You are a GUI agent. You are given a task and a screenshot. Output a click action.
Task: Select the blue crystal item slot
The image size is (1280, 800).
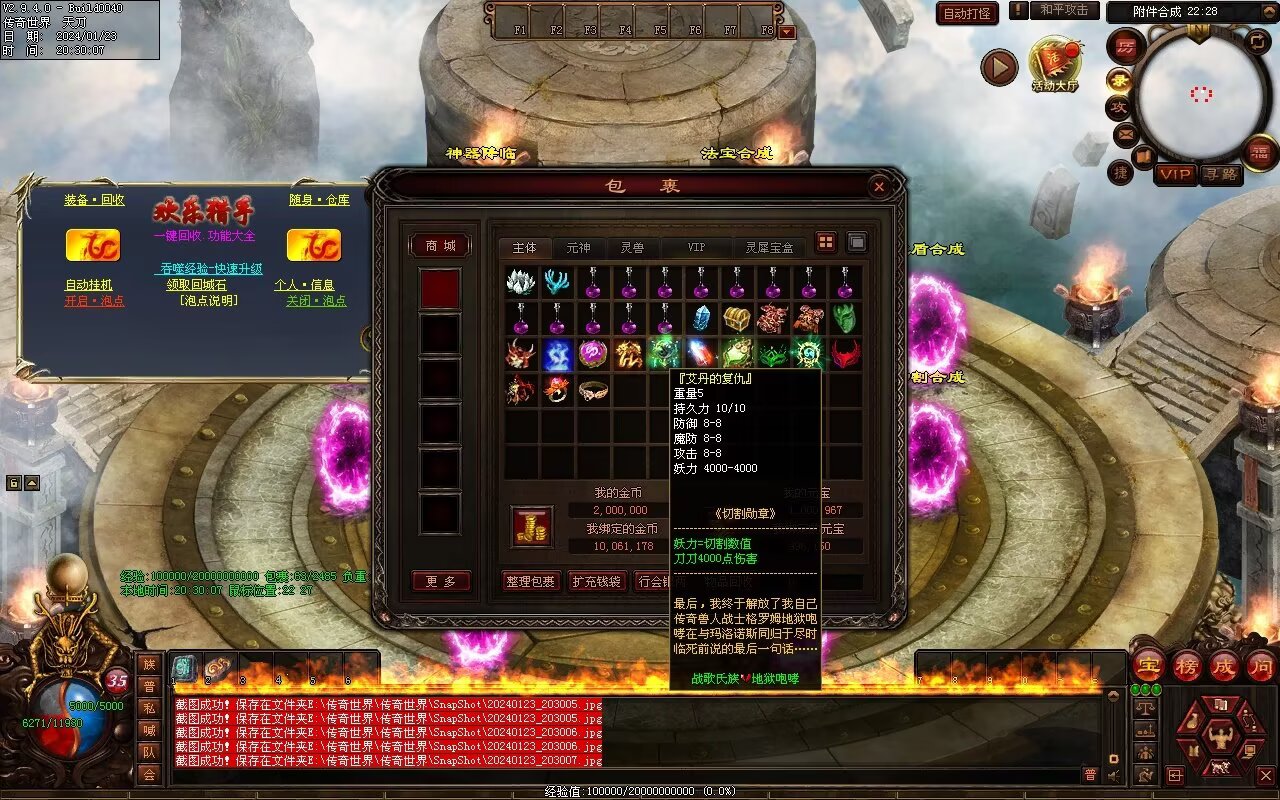(701, 319)
